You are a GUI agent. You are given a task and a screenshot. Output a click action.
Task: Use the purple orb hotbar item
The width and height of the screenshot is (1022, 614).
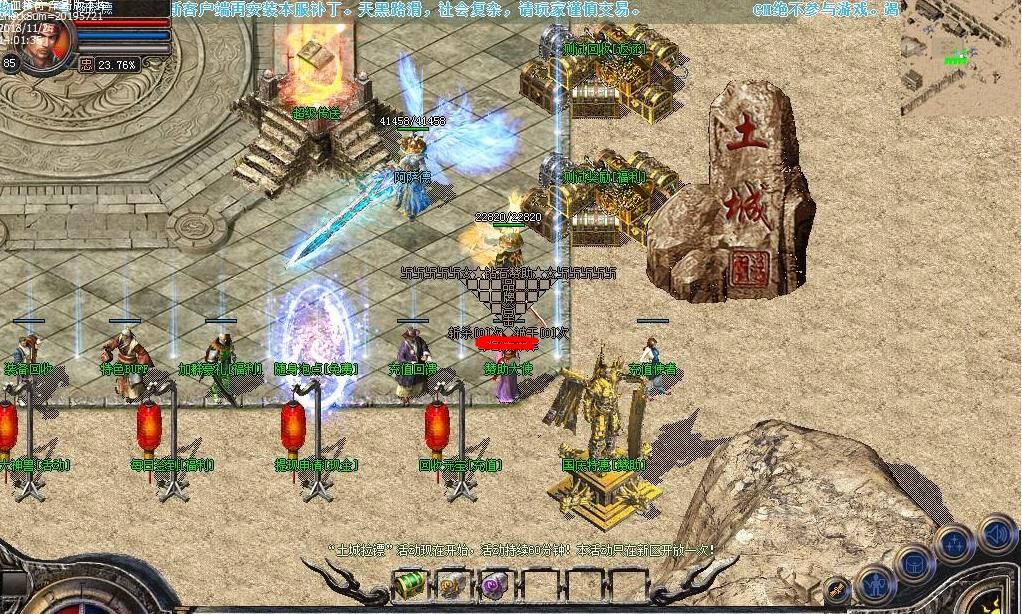[491, 584]
